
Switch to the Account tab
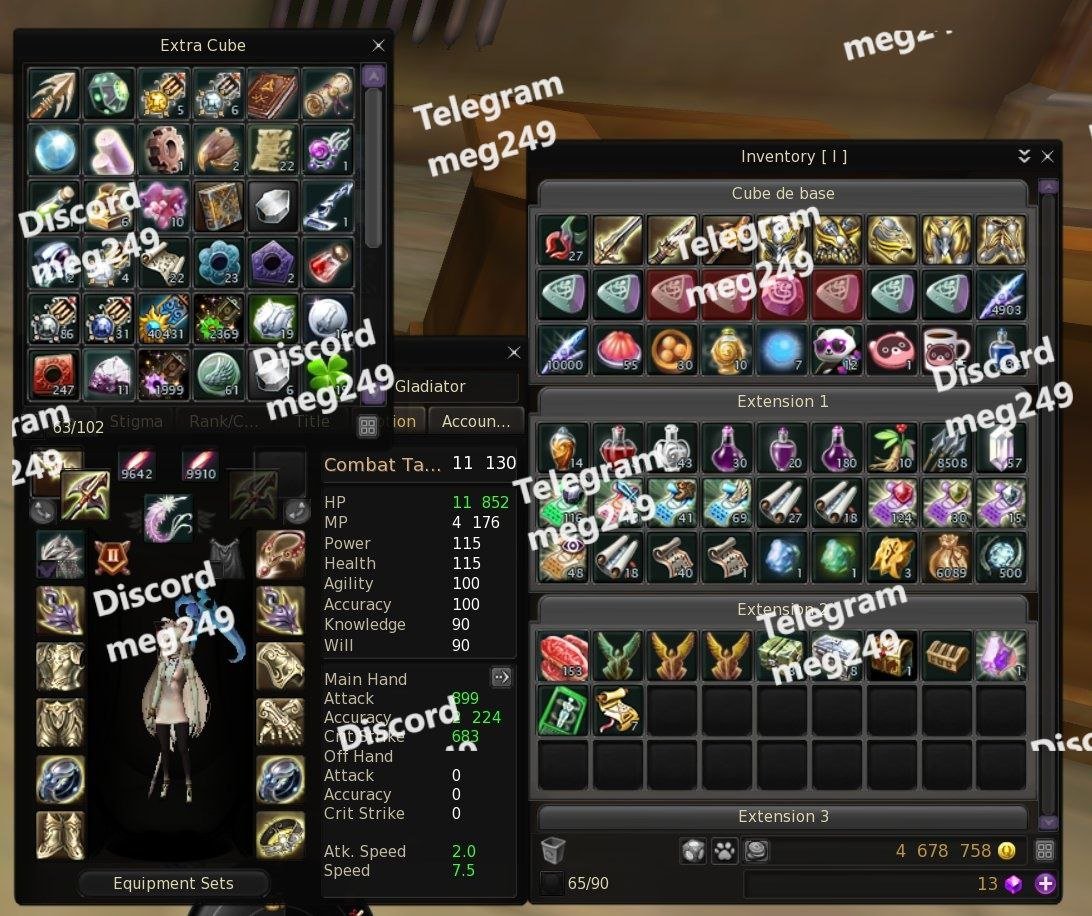(x=476, y=421)
